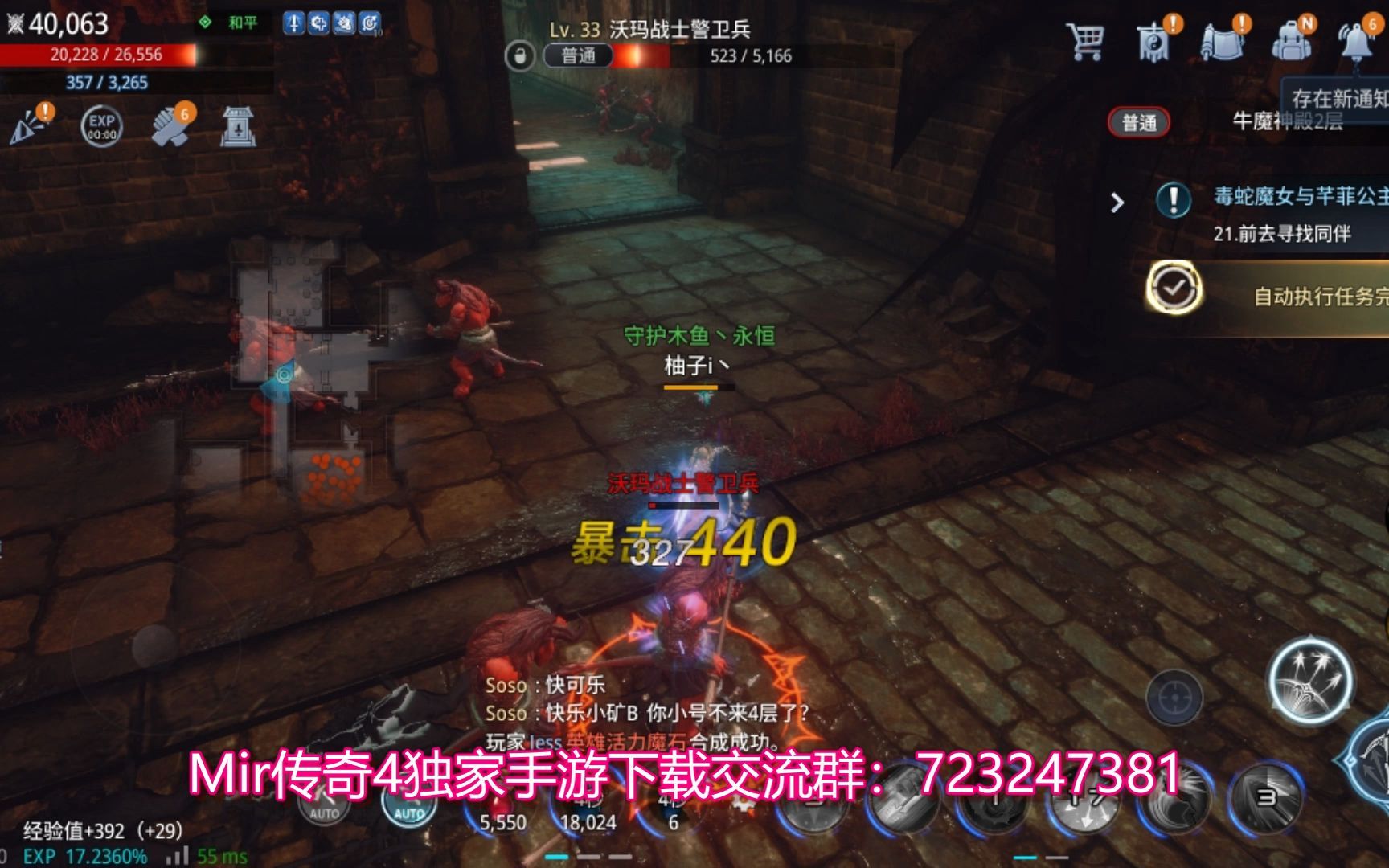Collapse the quest tracker with the chevron
This screenshot has height=868, width=1389.
coord(1117,204)
